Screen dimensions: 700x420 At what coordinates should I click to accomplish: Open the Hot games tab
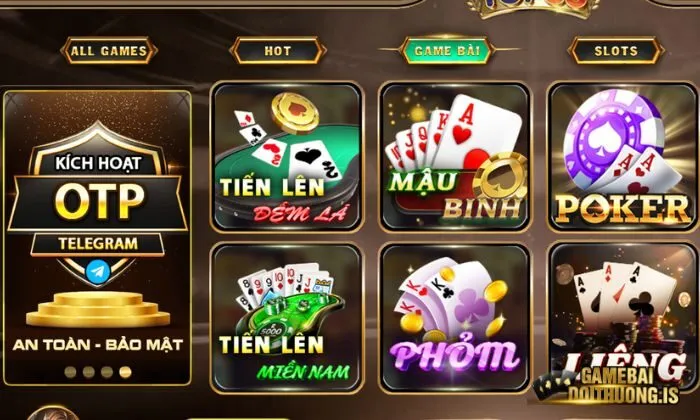tap(277, 50)
